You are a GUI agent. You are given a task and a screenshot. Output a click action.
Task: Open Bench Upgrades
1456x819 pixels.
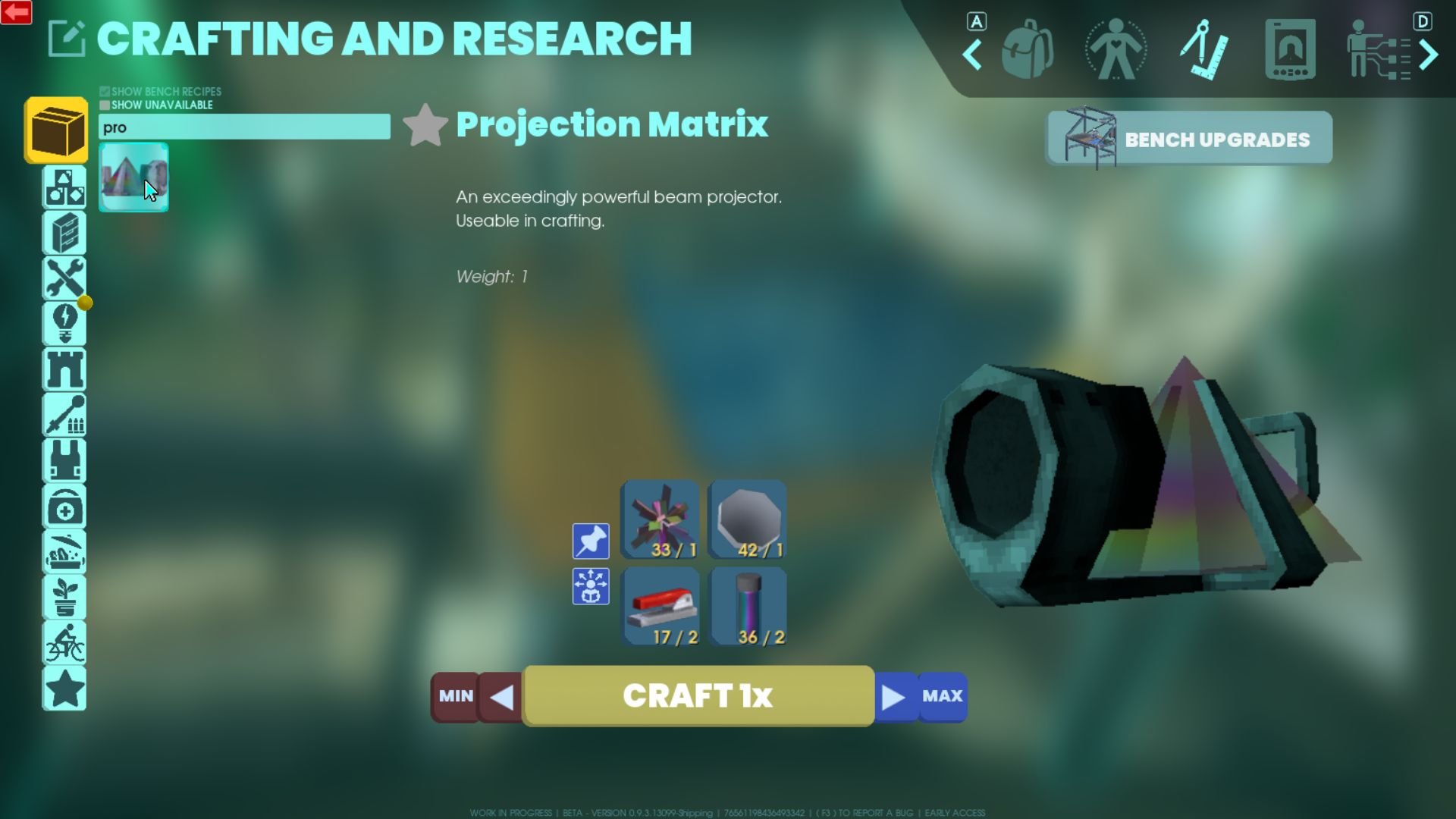click(x=1189, y=139)
